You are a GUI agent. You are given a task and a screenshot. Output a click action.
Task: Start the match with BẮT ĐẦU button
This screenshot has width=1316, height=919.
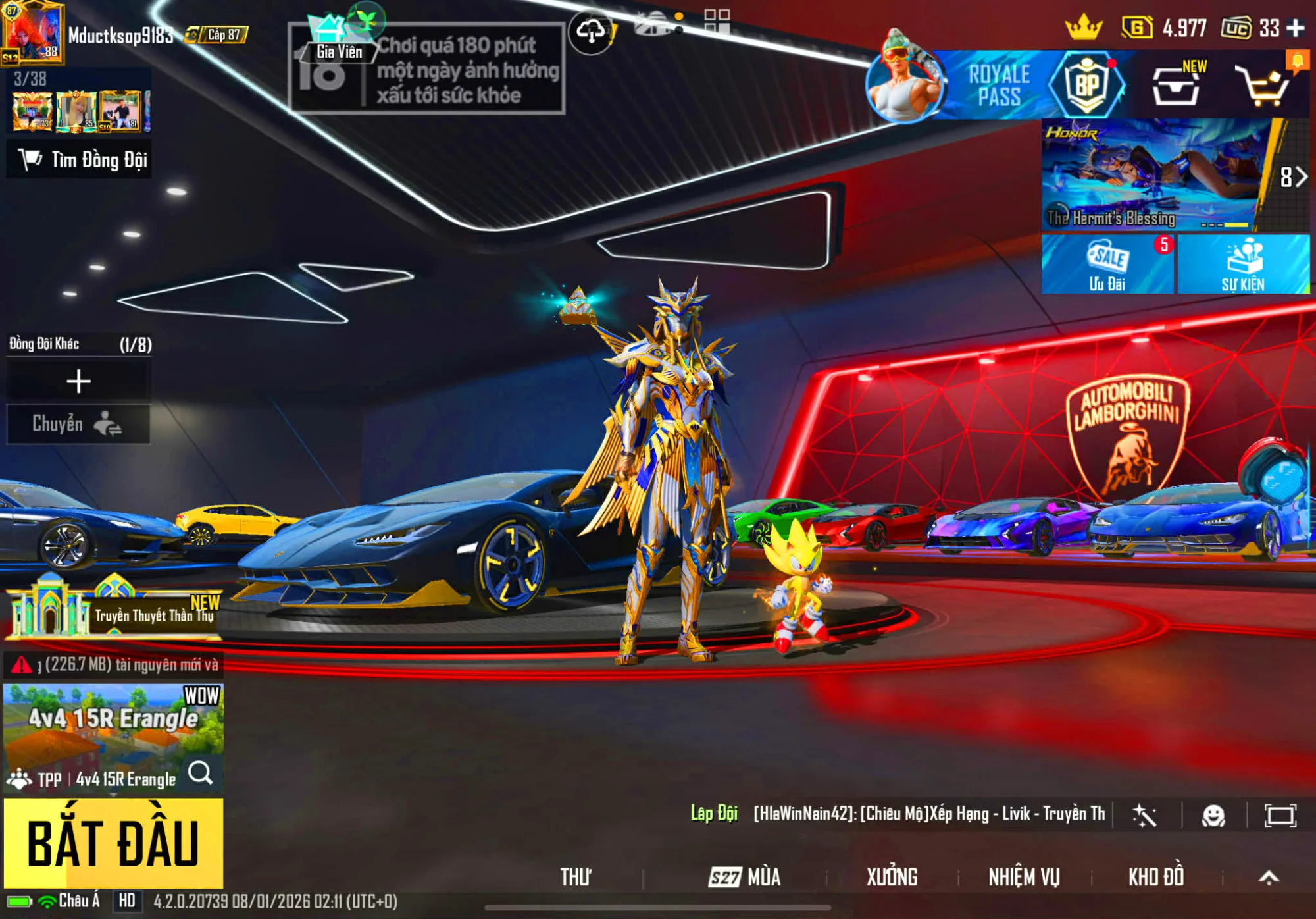point(113,843)
